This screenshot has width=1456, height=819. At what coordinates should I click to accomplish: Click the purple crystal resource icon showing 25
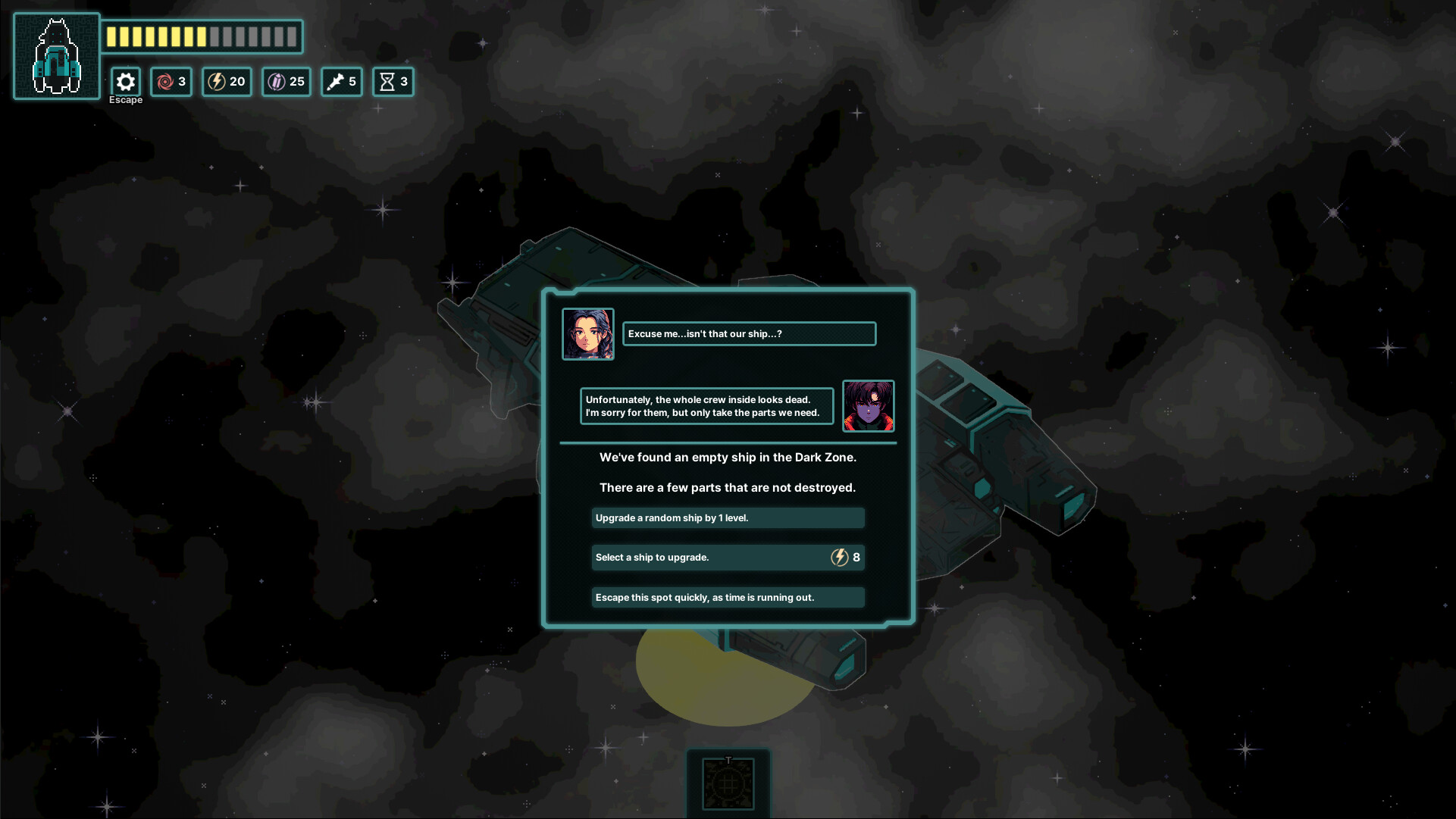286,82
